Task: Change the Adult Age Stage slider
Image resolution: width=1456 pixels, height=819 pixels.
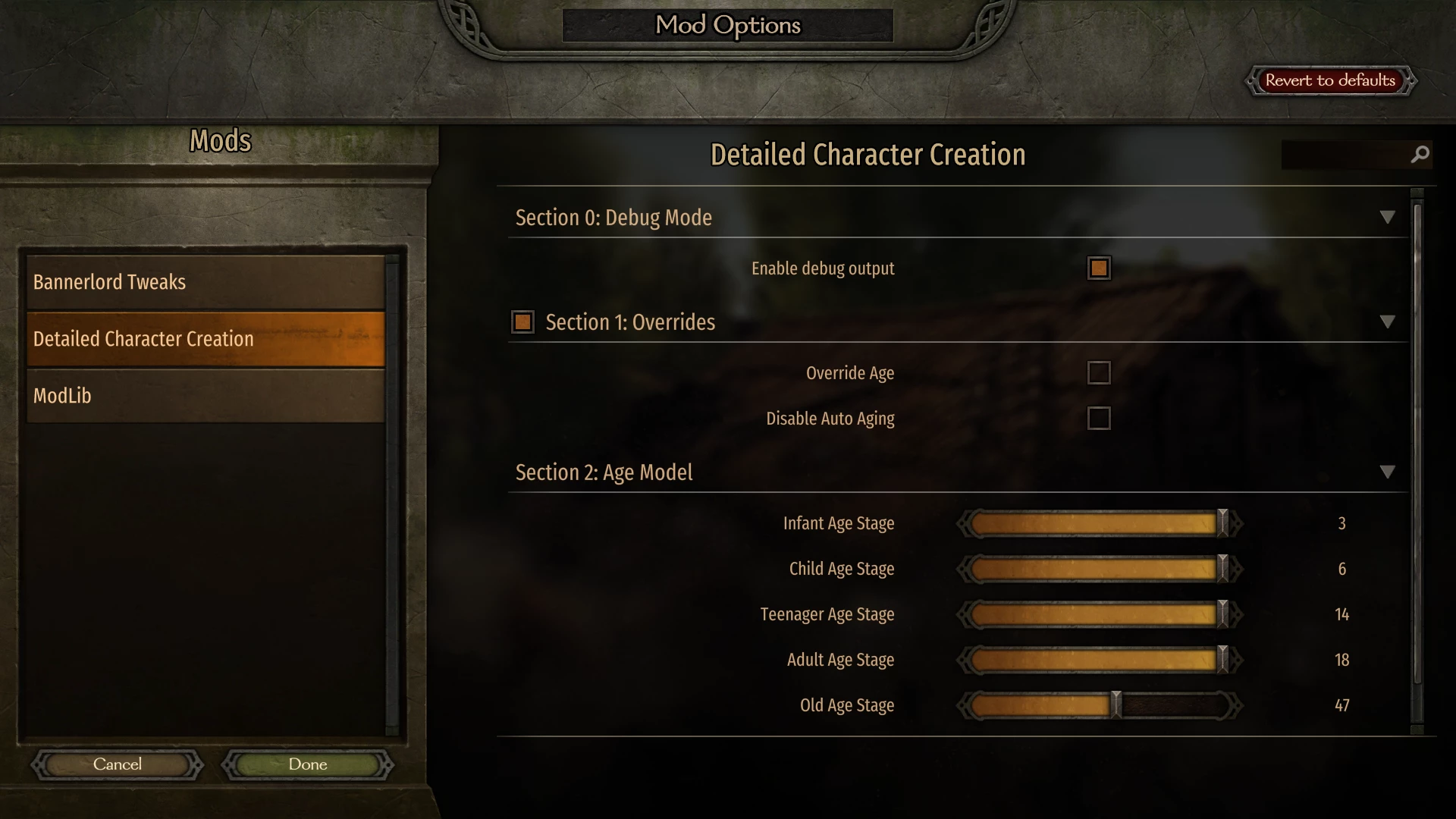Action: point(1099,660)
